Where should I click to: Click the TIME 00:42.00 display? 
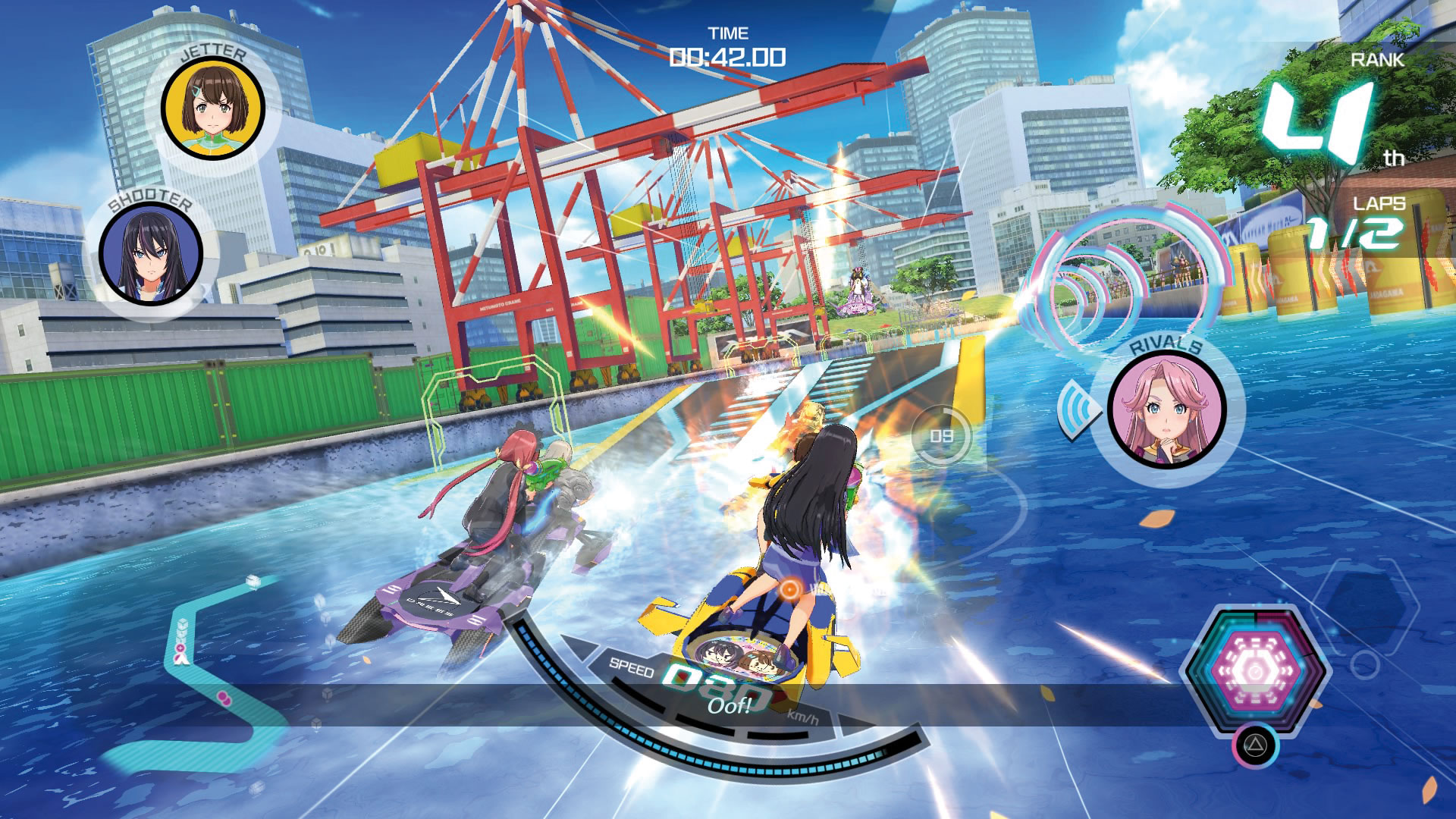pos(730,47)
